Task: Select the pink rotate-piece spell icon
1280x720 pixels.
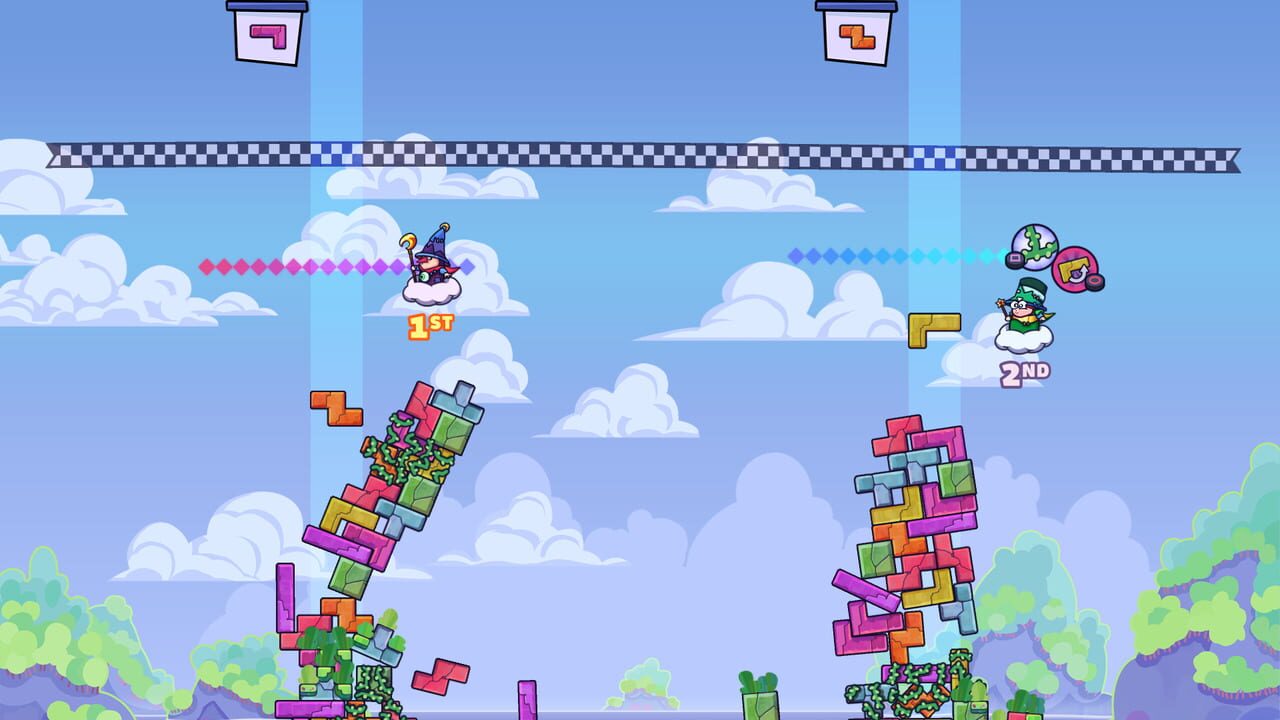Action: click(x=1076, y=270)
